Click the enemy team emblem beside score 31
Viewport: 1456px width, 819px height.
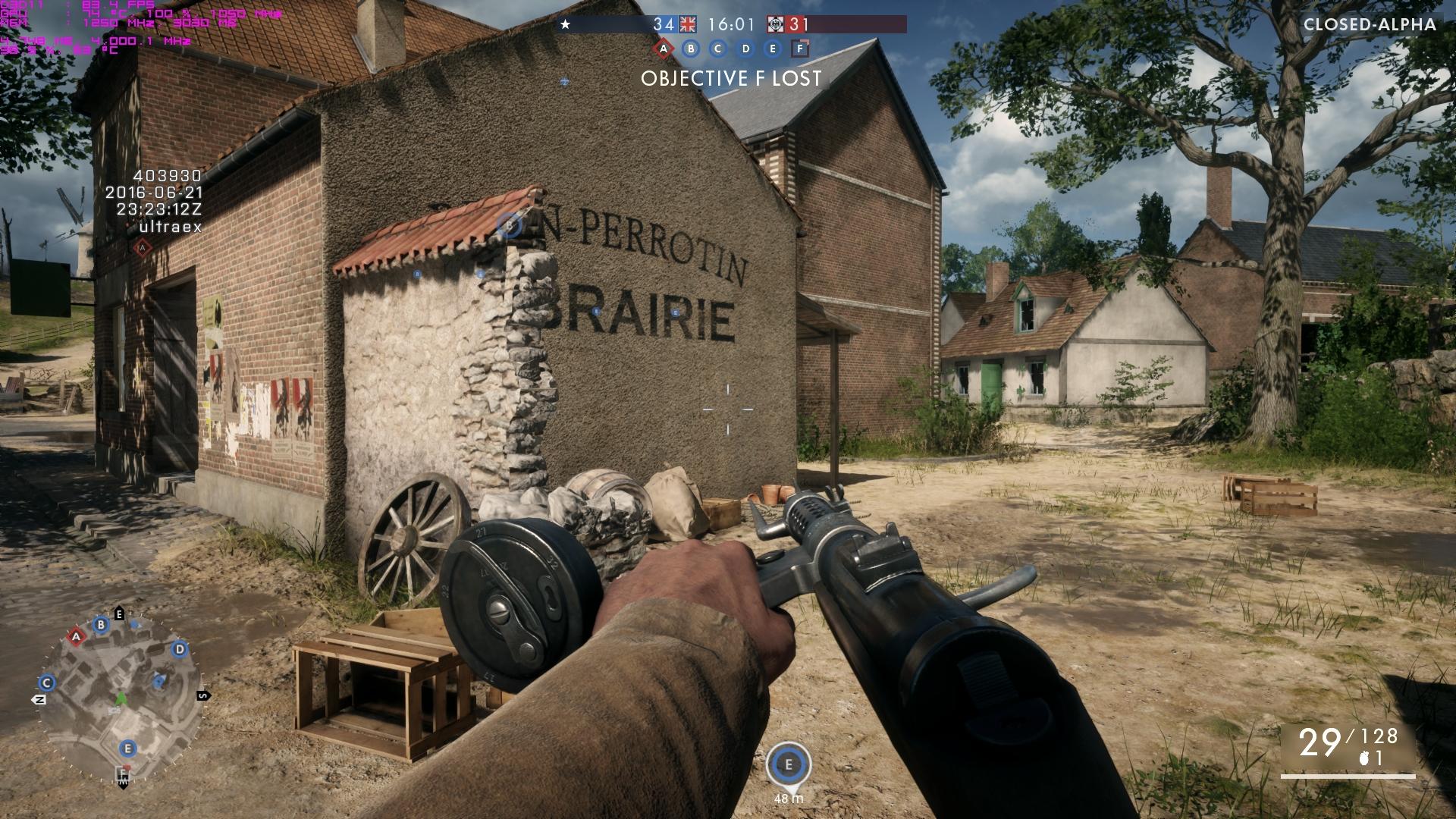[775, 24]
